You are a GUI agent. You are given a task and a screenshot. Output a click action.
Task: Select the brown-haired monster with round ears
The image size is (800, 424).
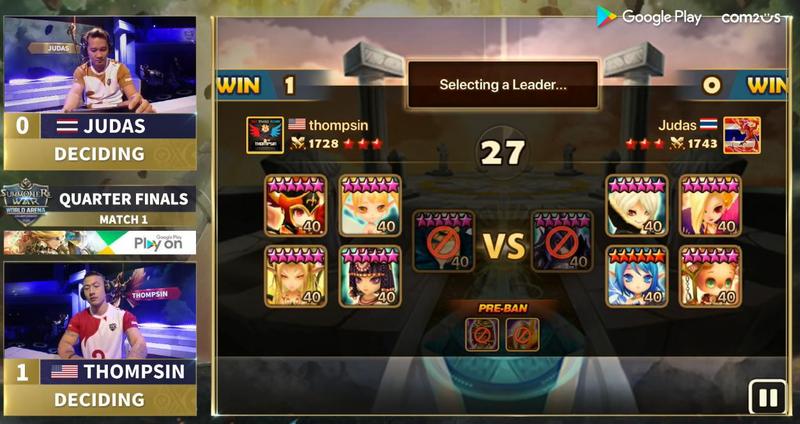pos(711,276)
